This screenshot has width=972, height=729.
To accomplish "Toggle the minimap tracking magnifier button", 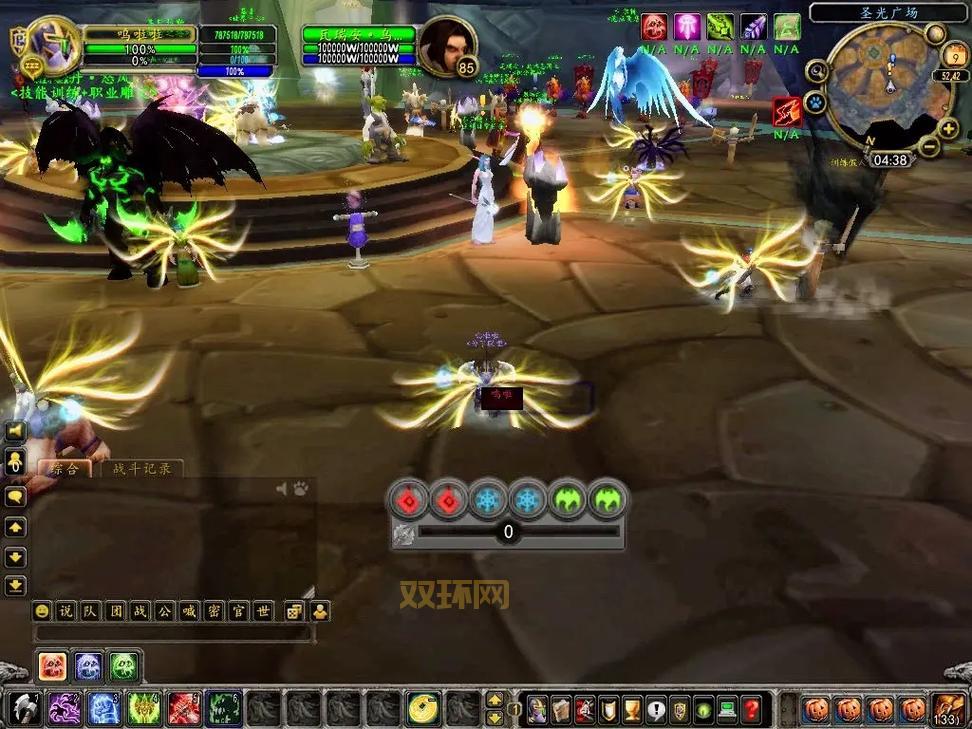I will tap(817, 70).
